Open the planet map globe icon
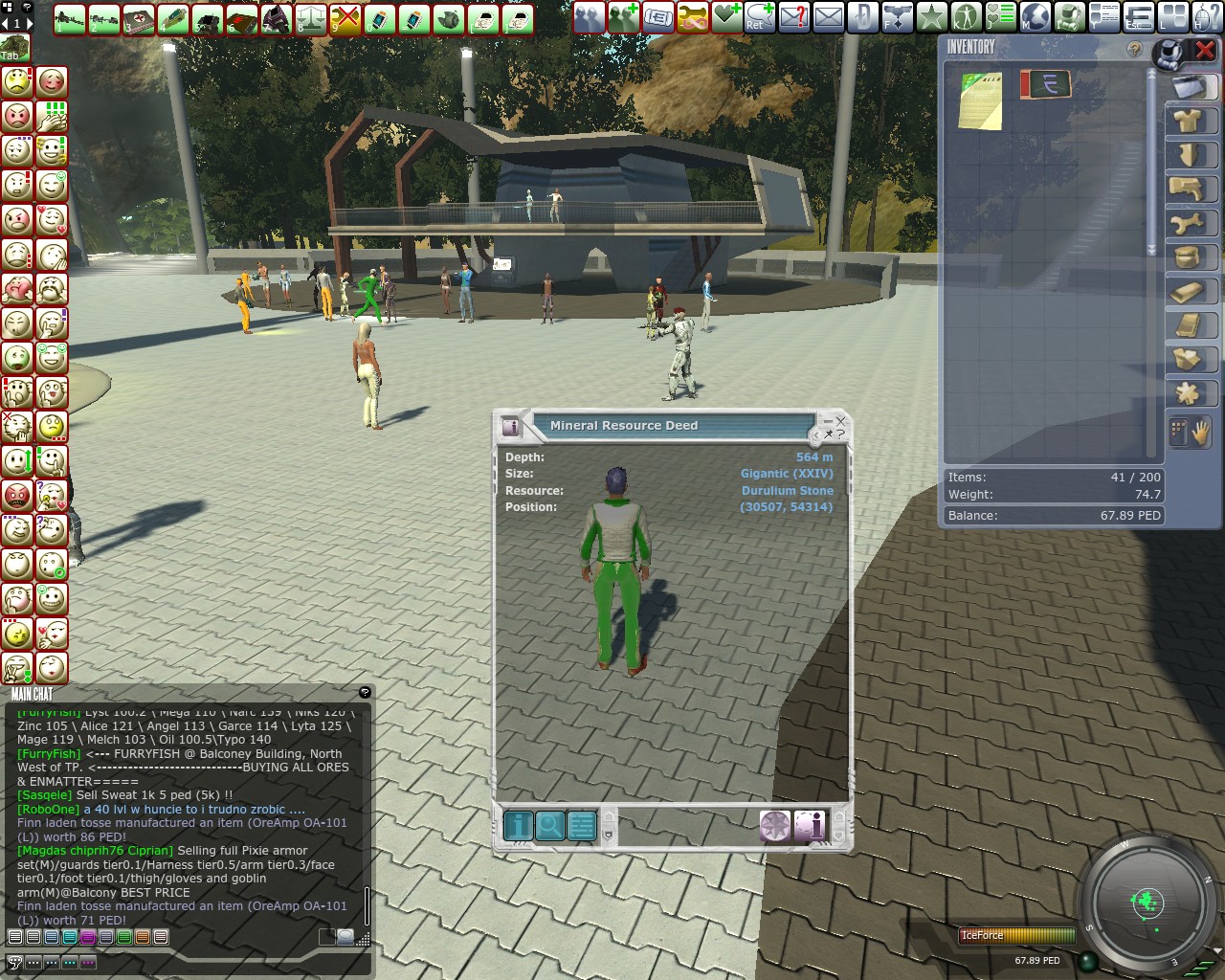 (x=1035, y=16)
